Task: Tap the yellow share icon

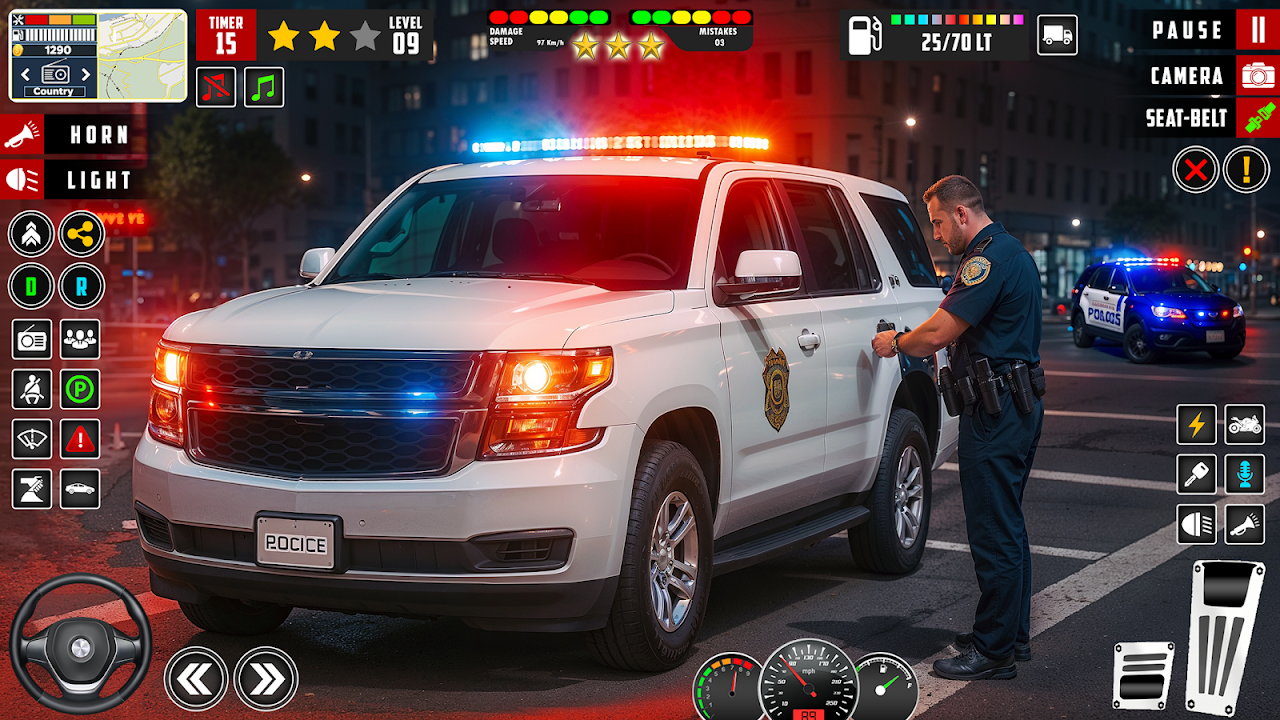Action: point(81,234)
